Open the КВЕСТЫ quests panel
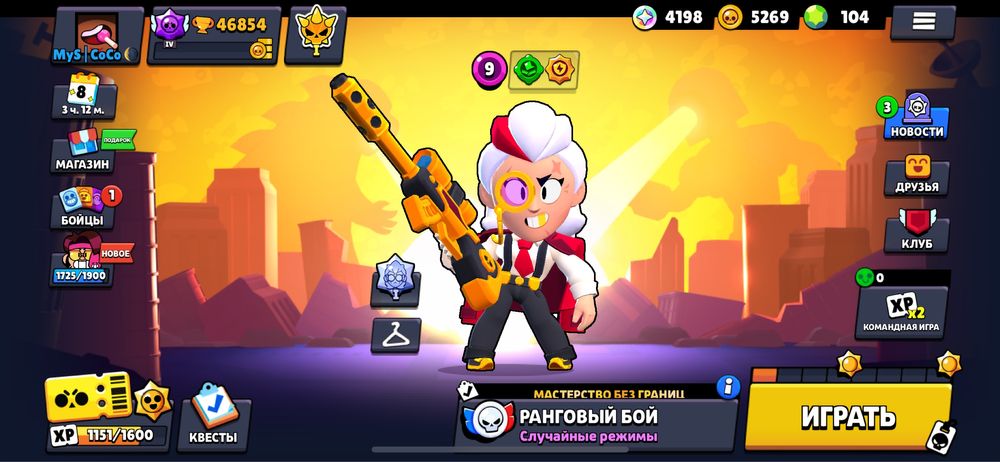 [x=213, y=412]
